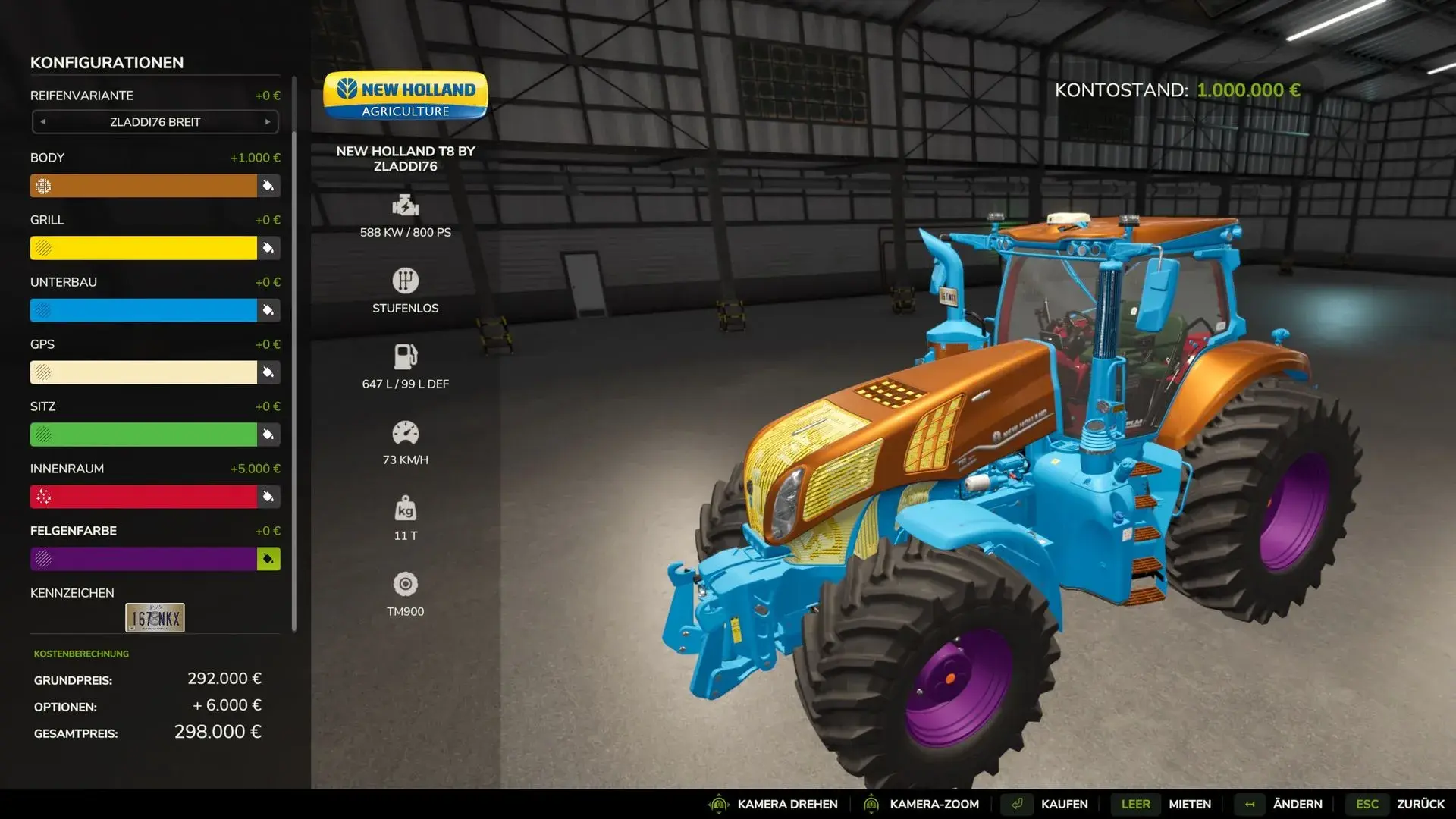
Task: Select the yellow Grill color bar
Action: tap(143, 248)
